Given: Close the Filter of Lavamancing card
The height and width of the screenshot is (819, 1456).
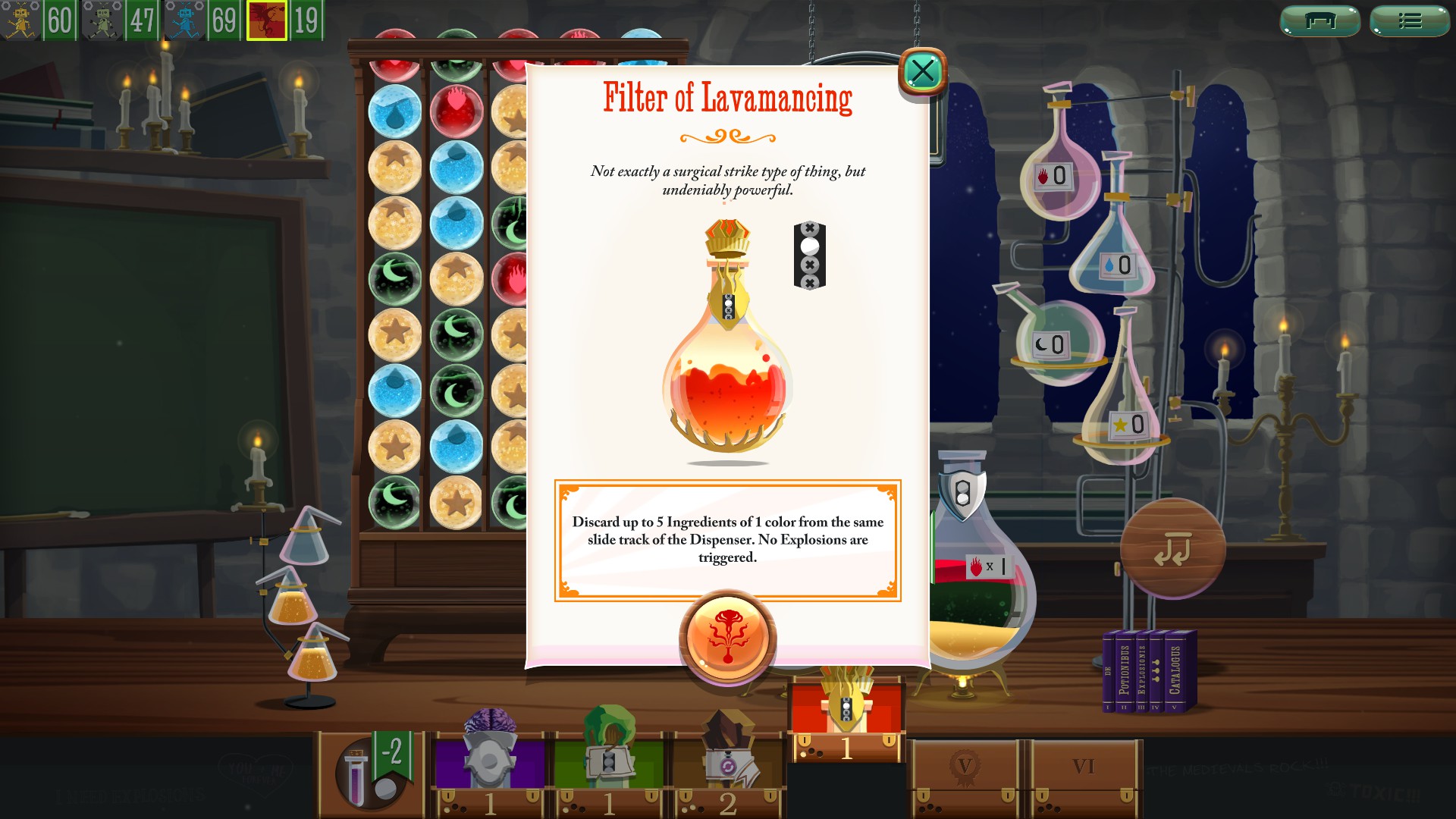Looking at the screenshot, I should coord(922,72).
